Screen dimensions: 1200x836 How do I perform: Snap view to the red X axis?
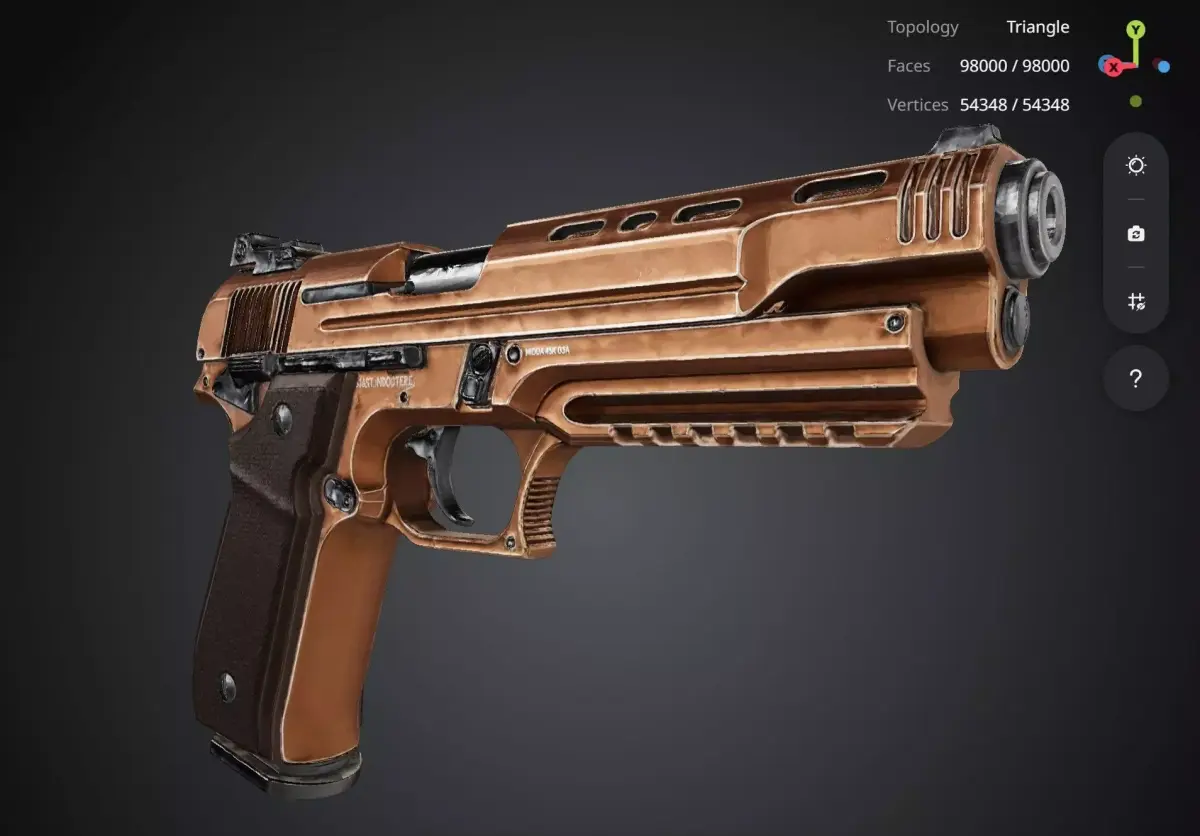[1113, 67]
